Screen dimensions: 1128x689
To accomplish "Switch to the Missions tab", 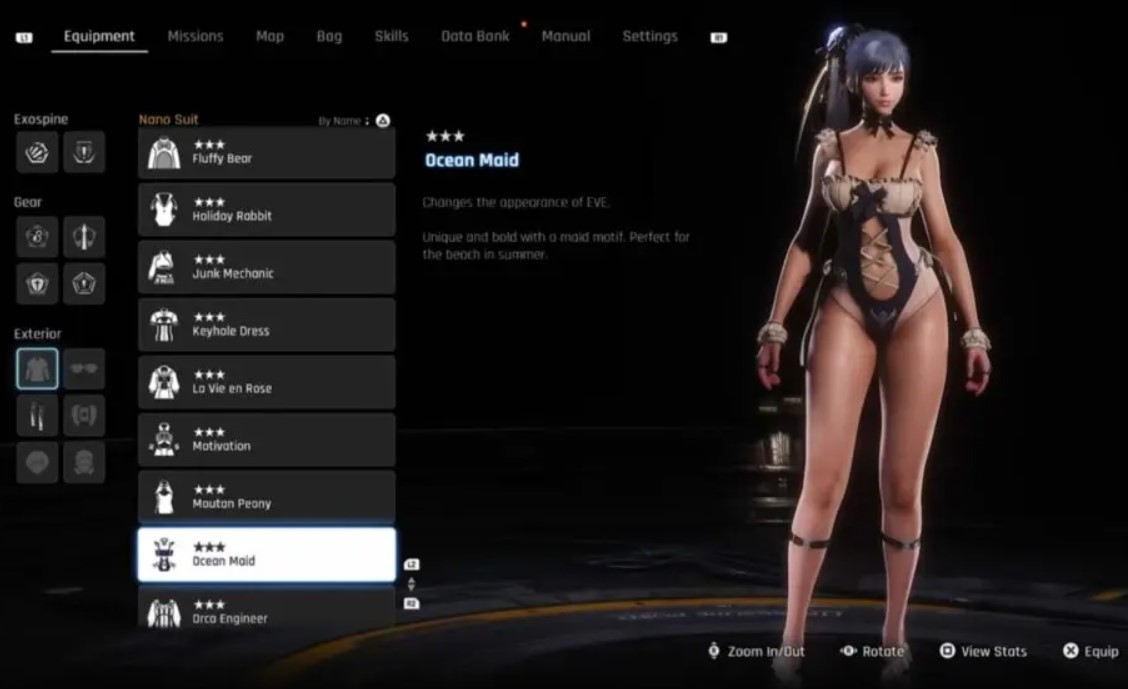I will (x=195, y=36).
